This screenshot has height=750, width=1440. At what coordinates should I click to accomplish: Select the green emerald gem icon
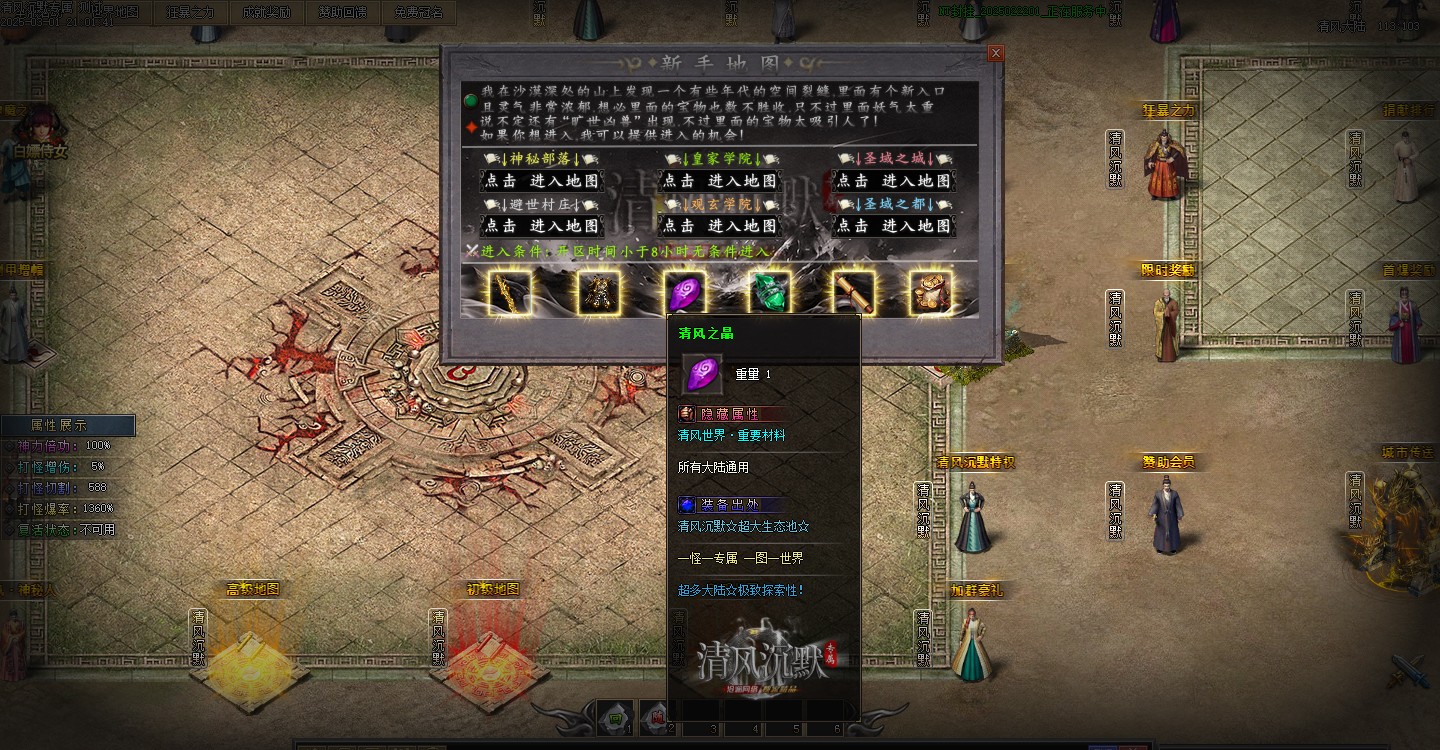(x=769, y=292)
